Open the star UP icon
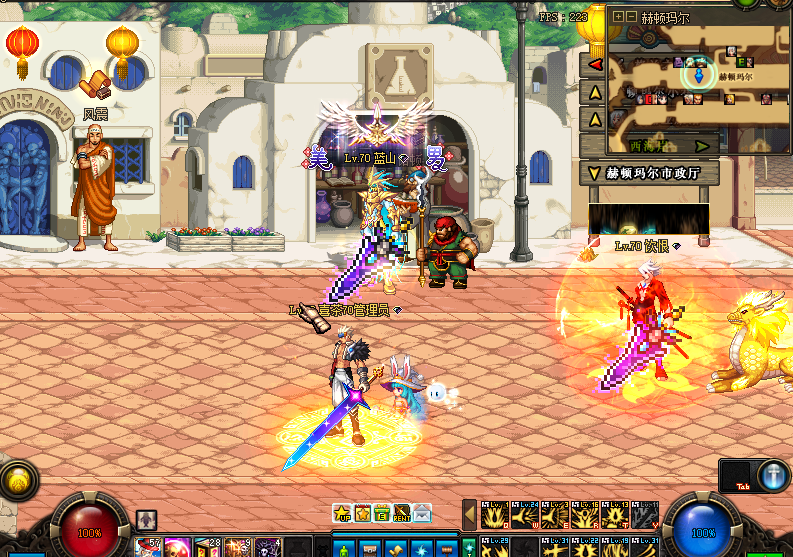The image size is (793, 557). pos(341,514)
